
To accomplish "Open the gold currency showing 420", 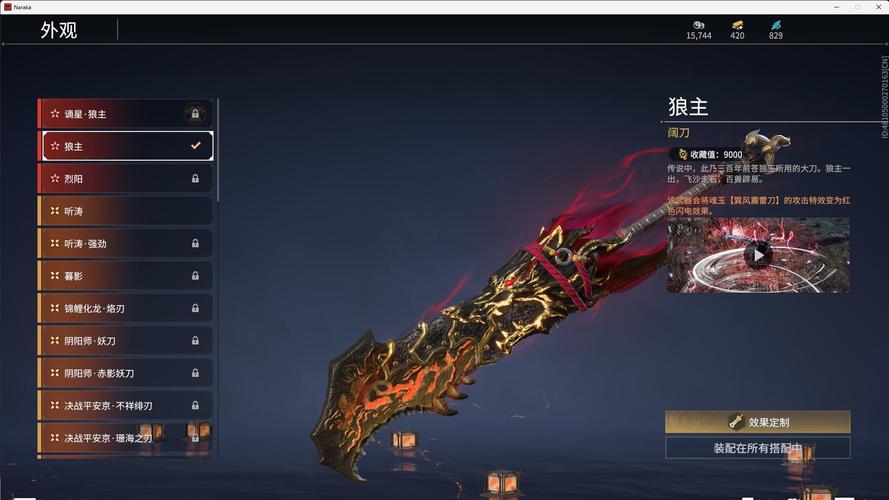I will (x=737, y=29).
